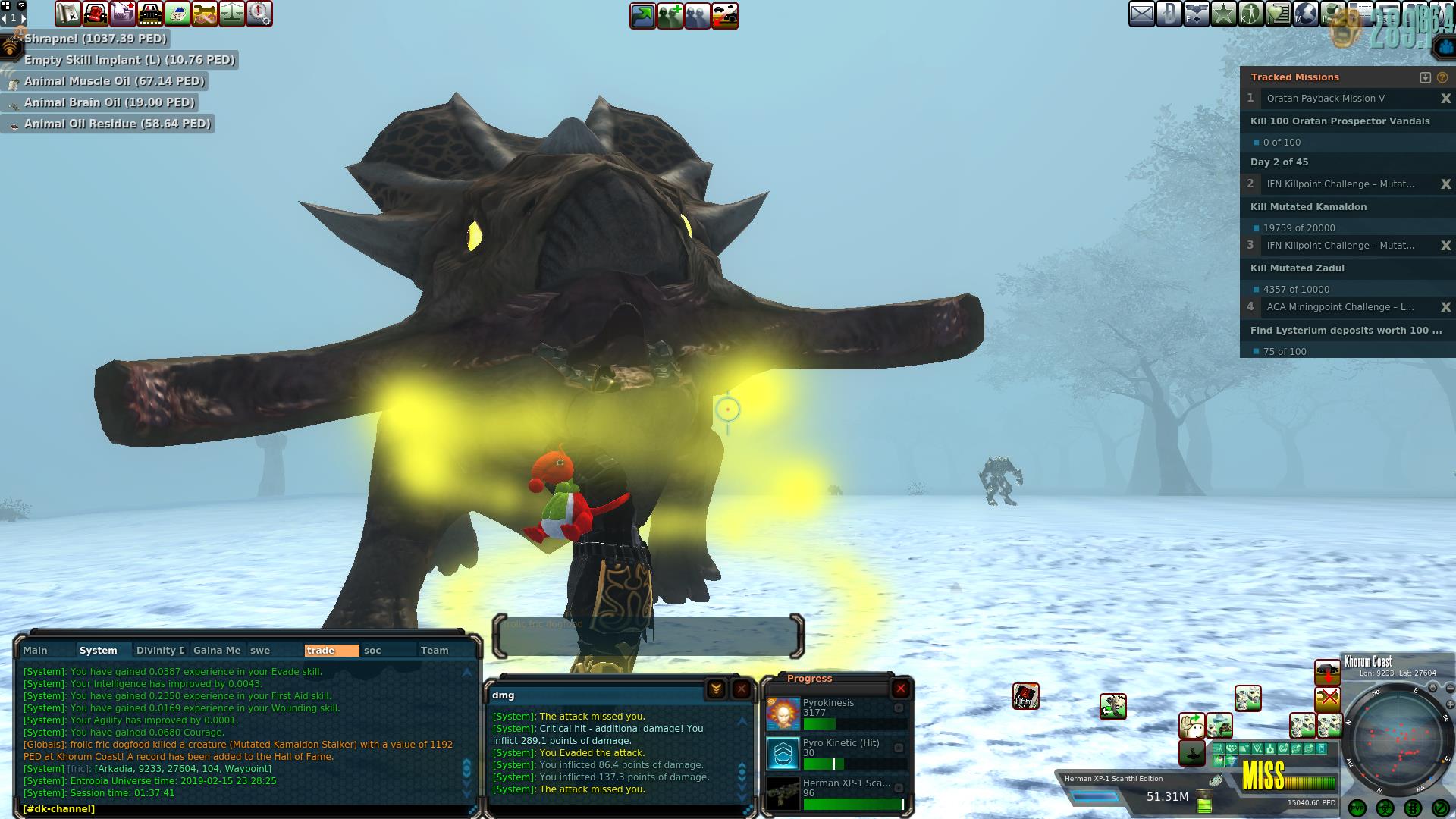Open the green star icon menu
This screenshot has width=1456, height=819.
pos(1223,14)
